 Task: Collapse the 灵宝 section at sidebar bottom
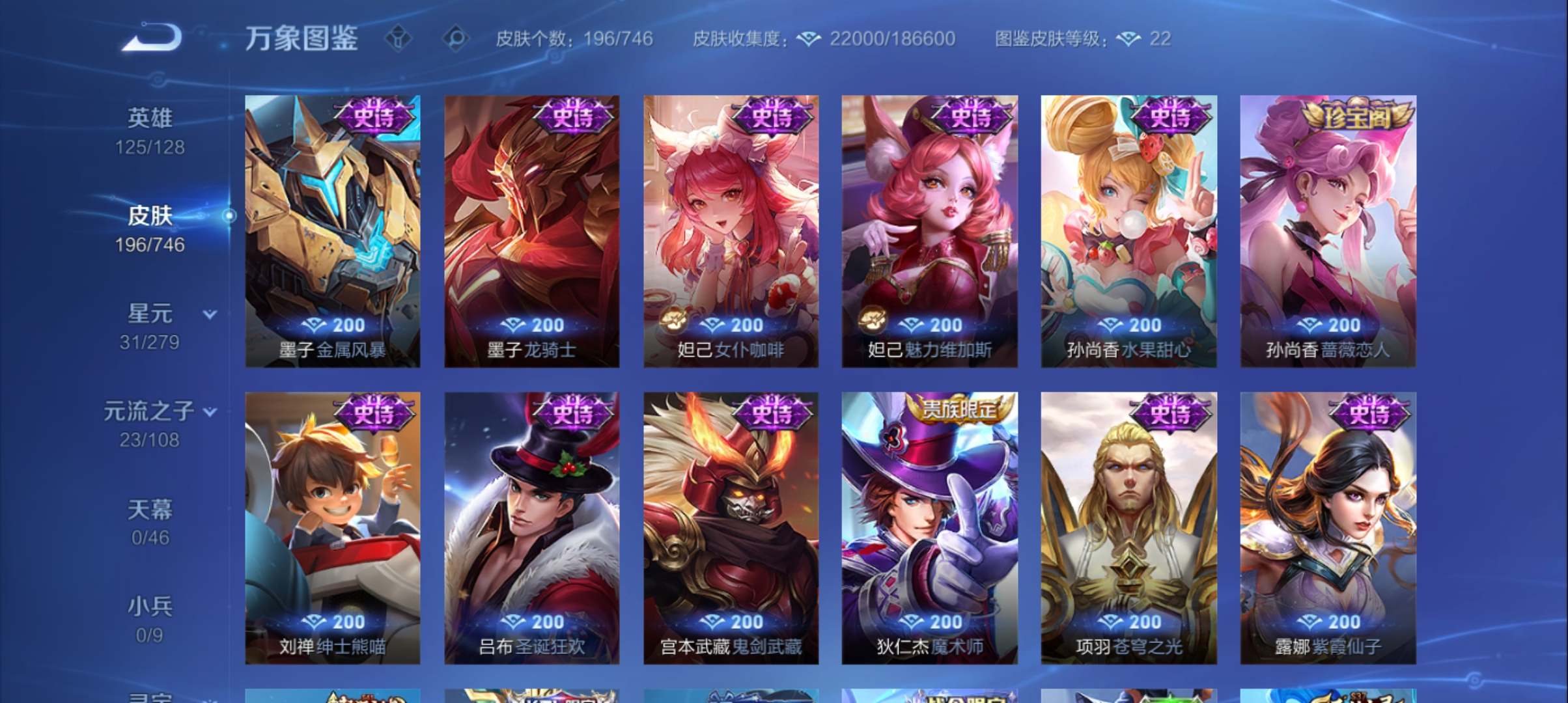point(150,696)
